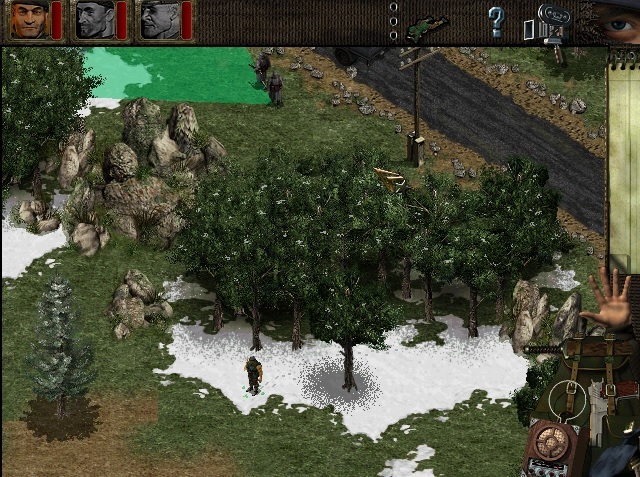This screenshot has height=477, width=640.
Task: Open help with the question mark icon
Action: (496, 21)
